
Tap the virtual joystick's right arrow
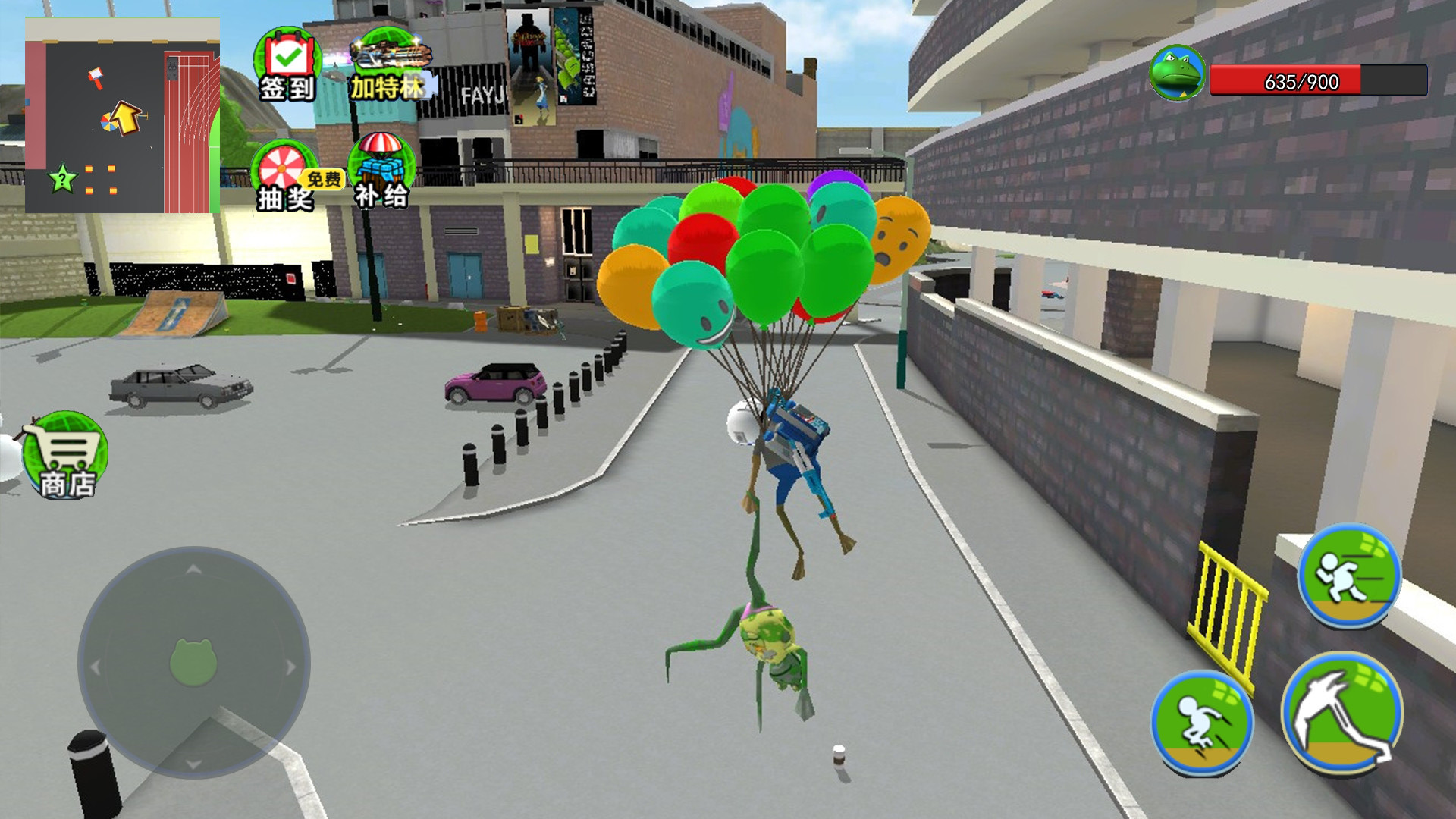(x=291, y=667)
